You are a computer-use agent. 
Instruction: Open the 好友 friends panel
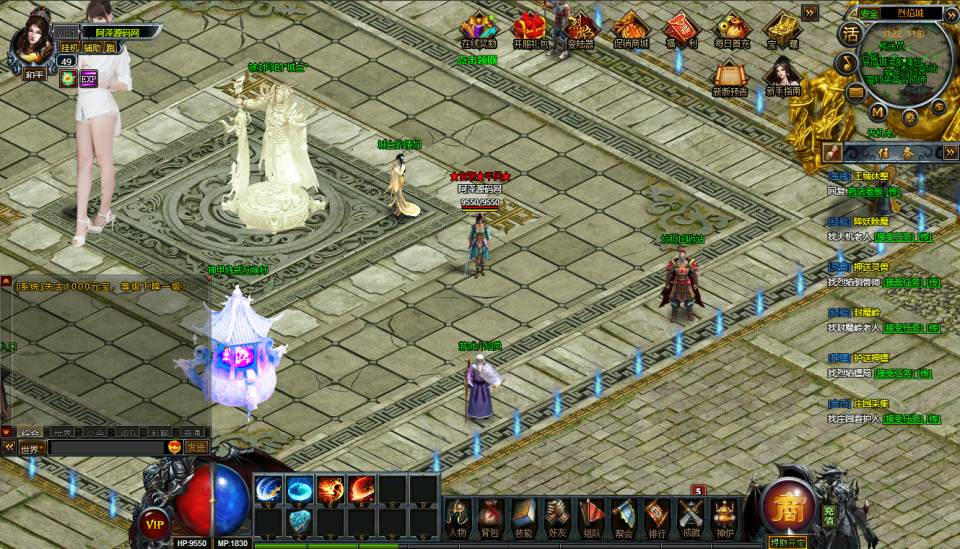(x=557, y=517)
